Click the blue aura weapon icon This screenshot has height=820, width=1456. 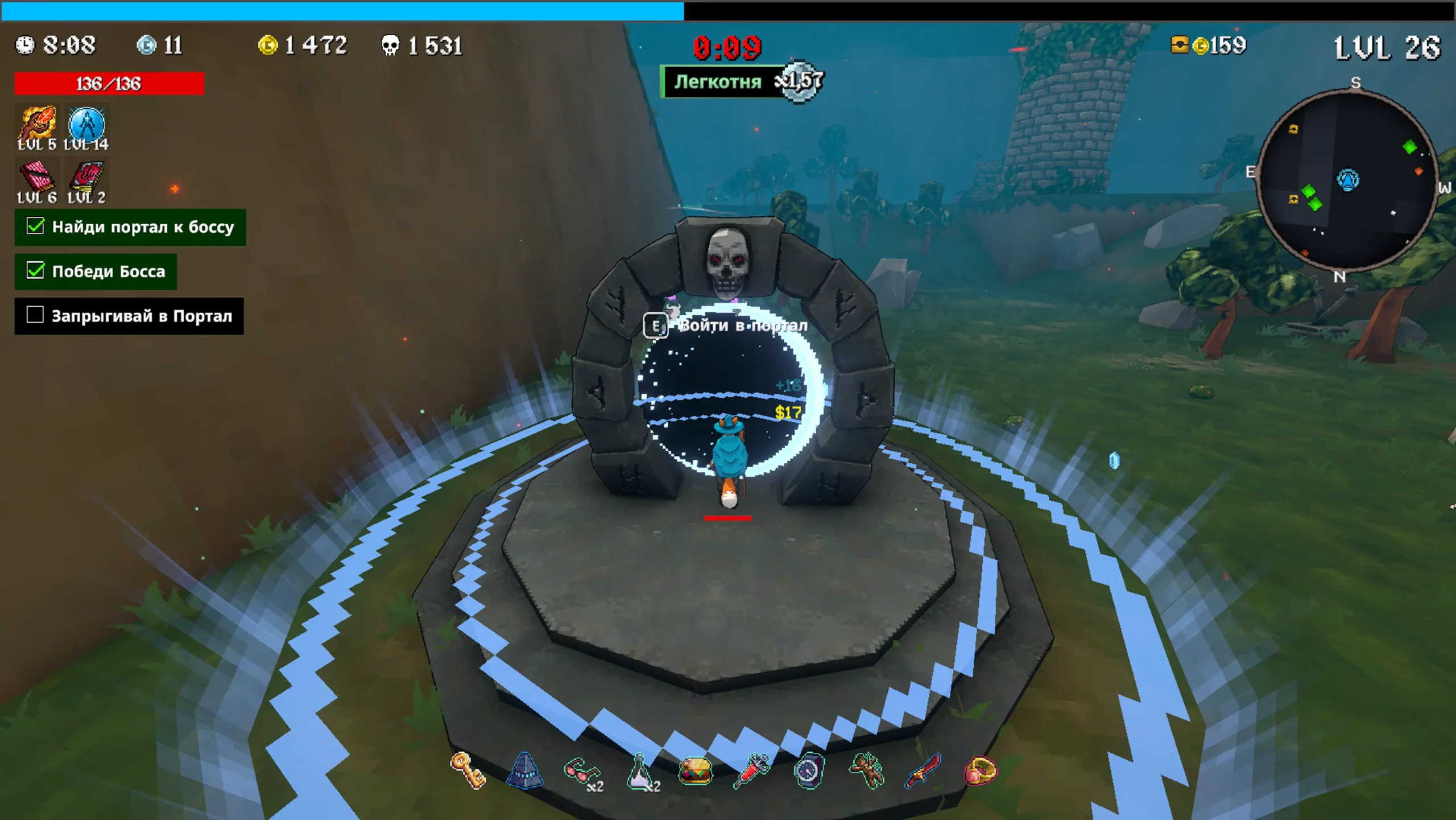click(x=86, y=124)
